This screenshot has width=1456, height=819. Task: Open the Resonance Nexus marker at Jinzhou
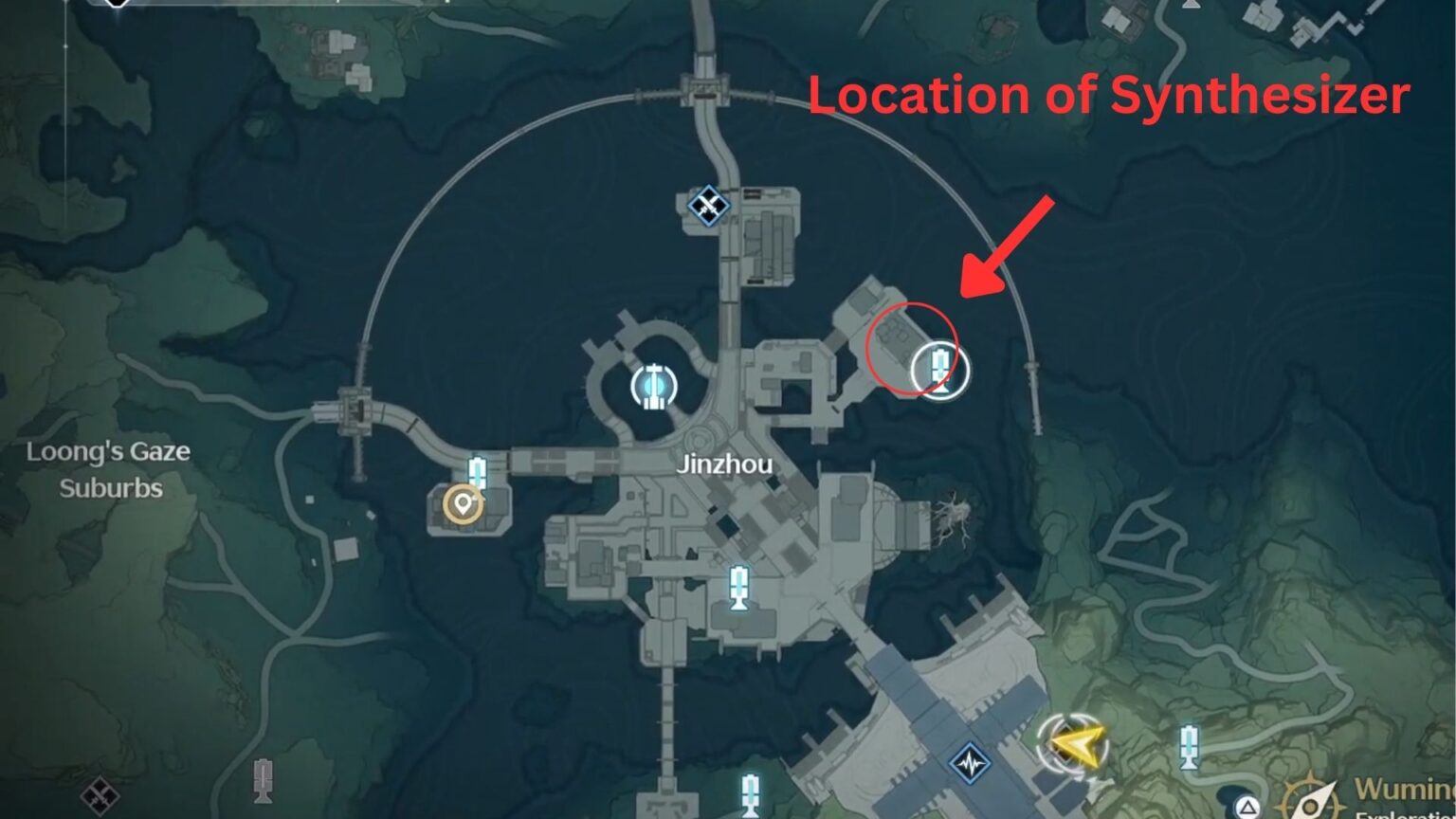(x=652, y=384)
